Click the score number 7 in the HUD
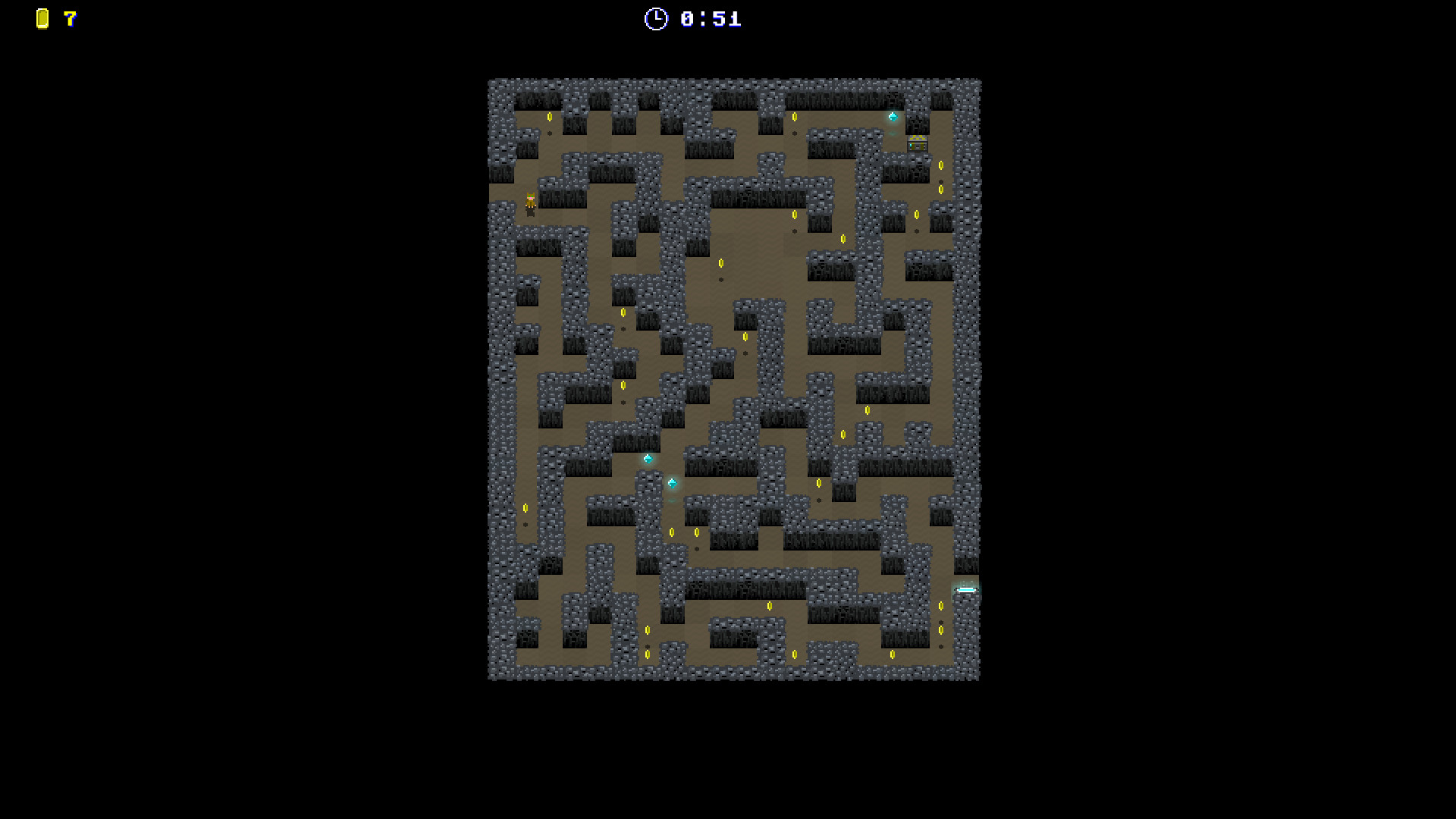The height and width of the screenshot is (819, 1456). (70, 20)
